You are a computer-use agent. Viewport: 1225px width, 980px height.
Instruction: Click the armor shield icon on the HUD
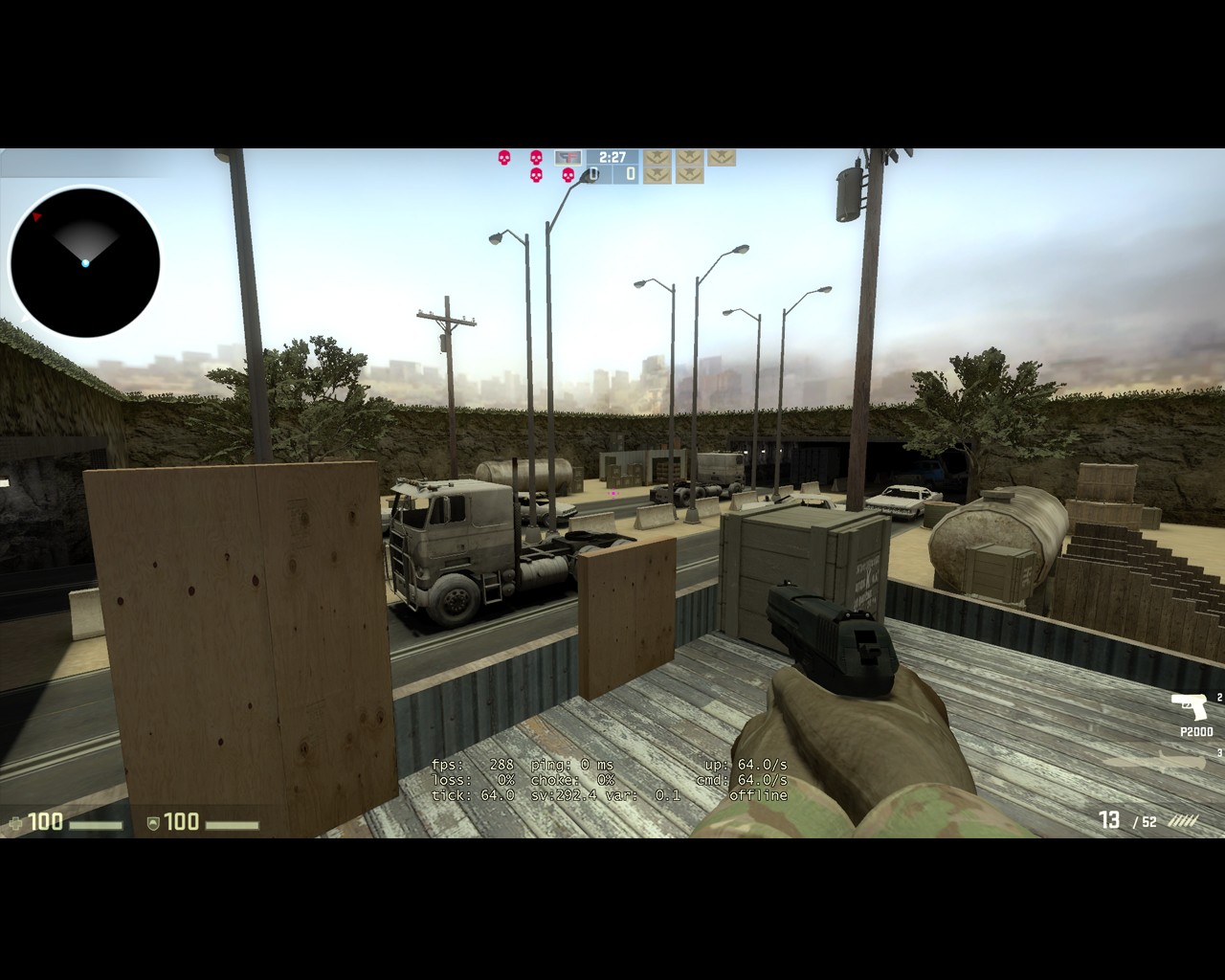tap(153, 823)
